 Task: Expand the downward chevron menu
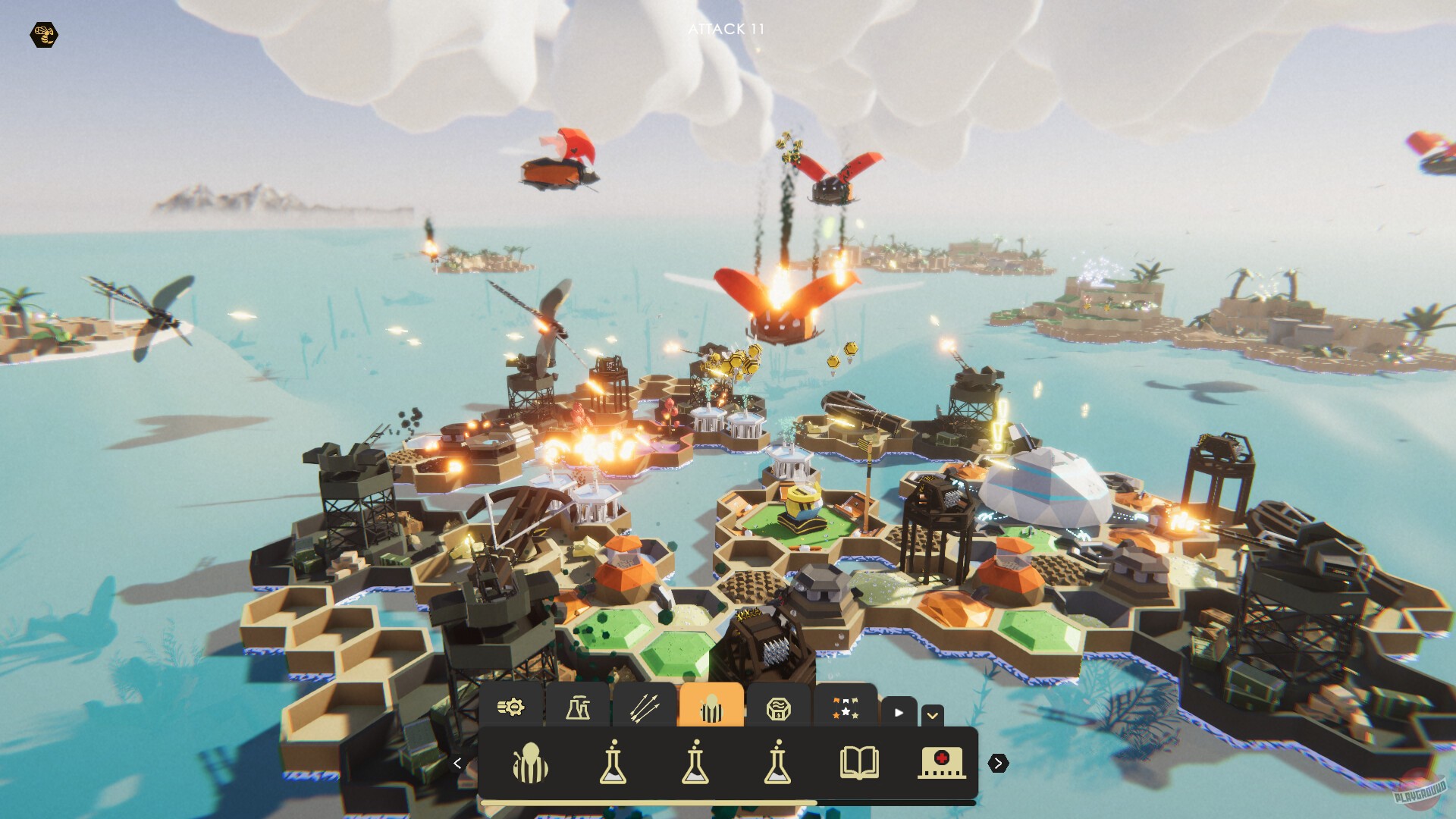(934, 714)
